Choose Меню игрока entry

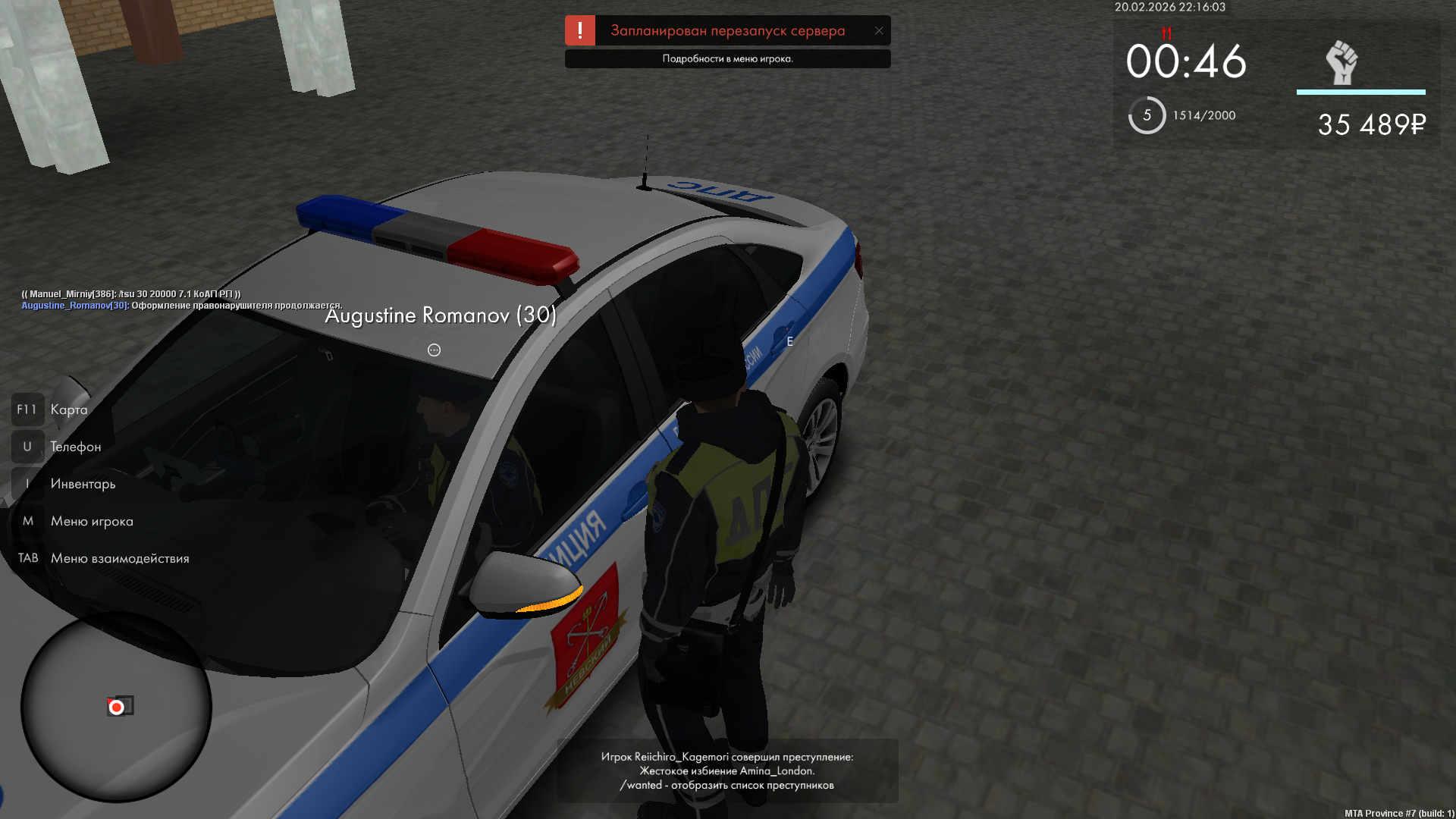[x=91, y=521]
